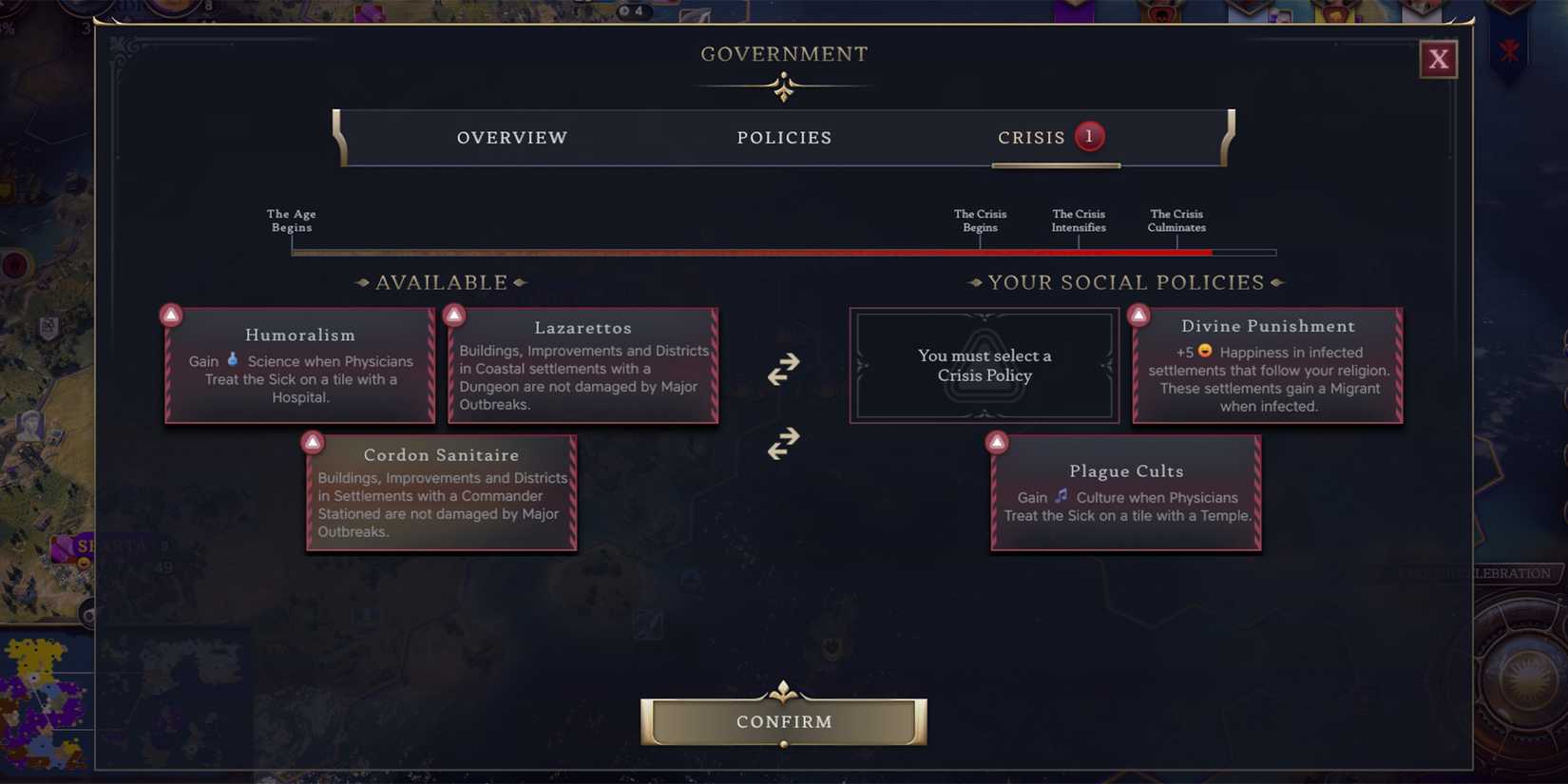Click the triangle badge on Cordon Sanitaire
The width and height of the screenshot is (1568, 784).
(313, 441)
